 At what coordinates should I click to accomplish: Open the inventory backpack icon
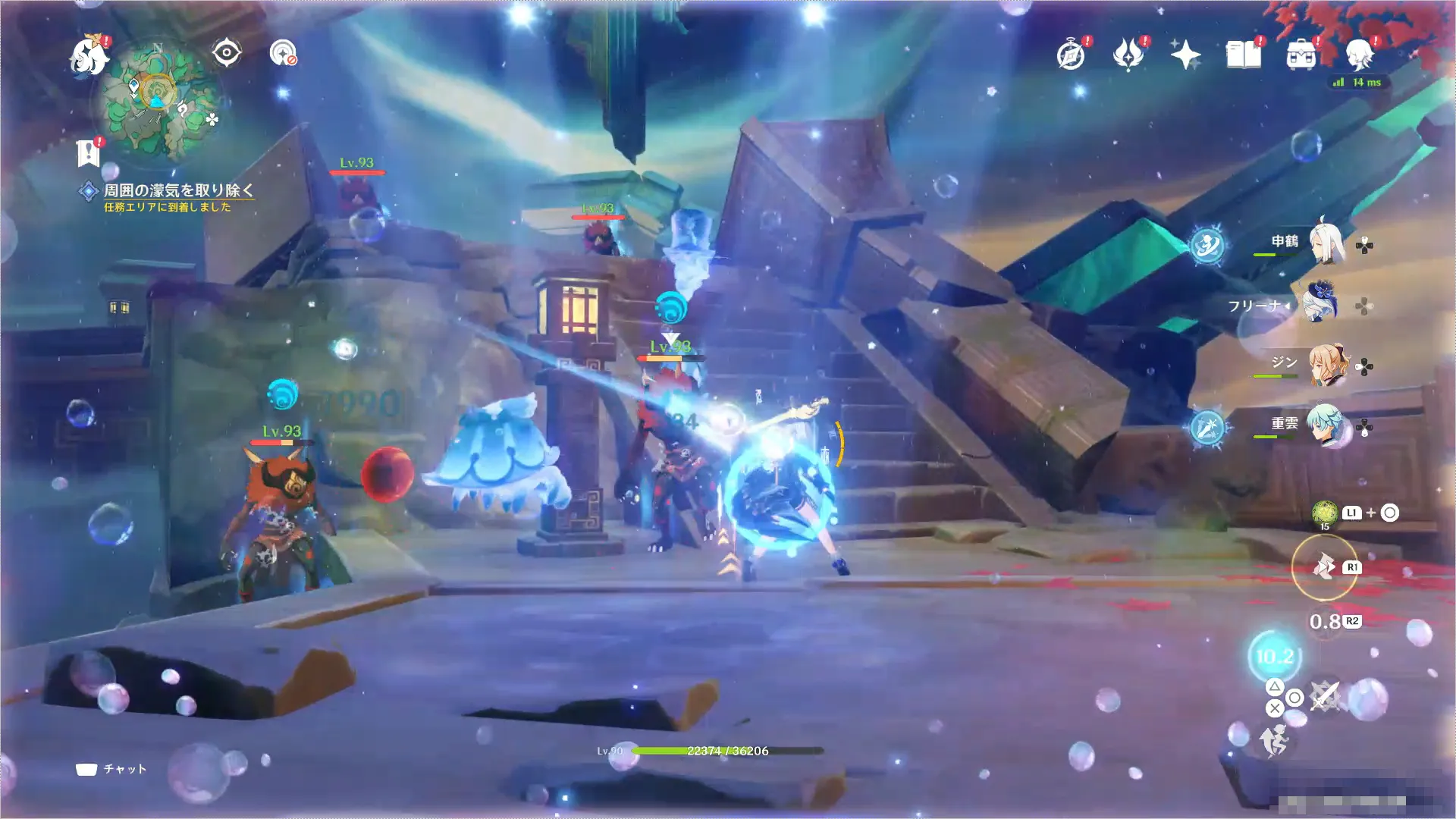[x=1301, y=55]
